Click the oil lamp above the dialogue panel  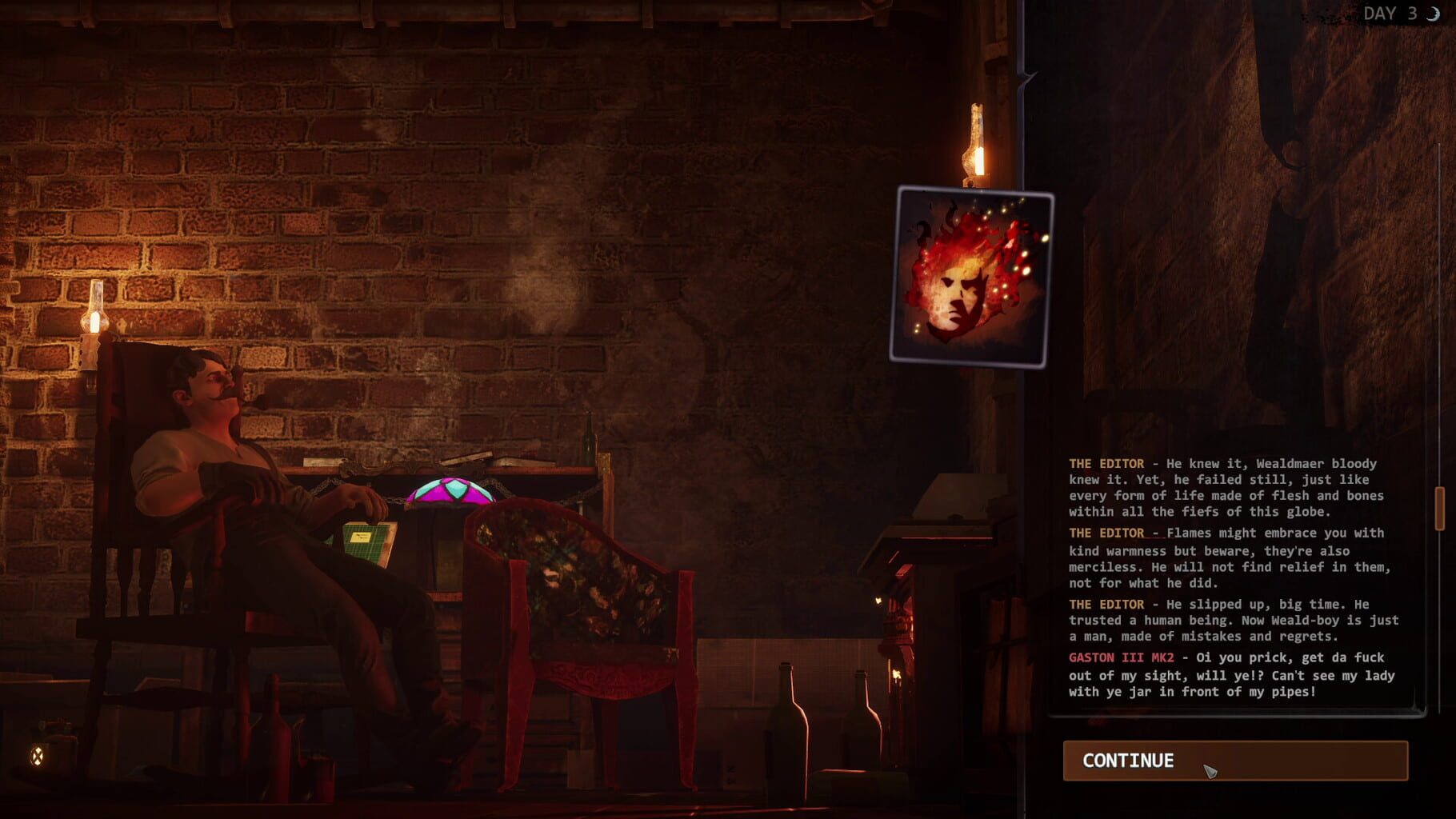point(974,144)
